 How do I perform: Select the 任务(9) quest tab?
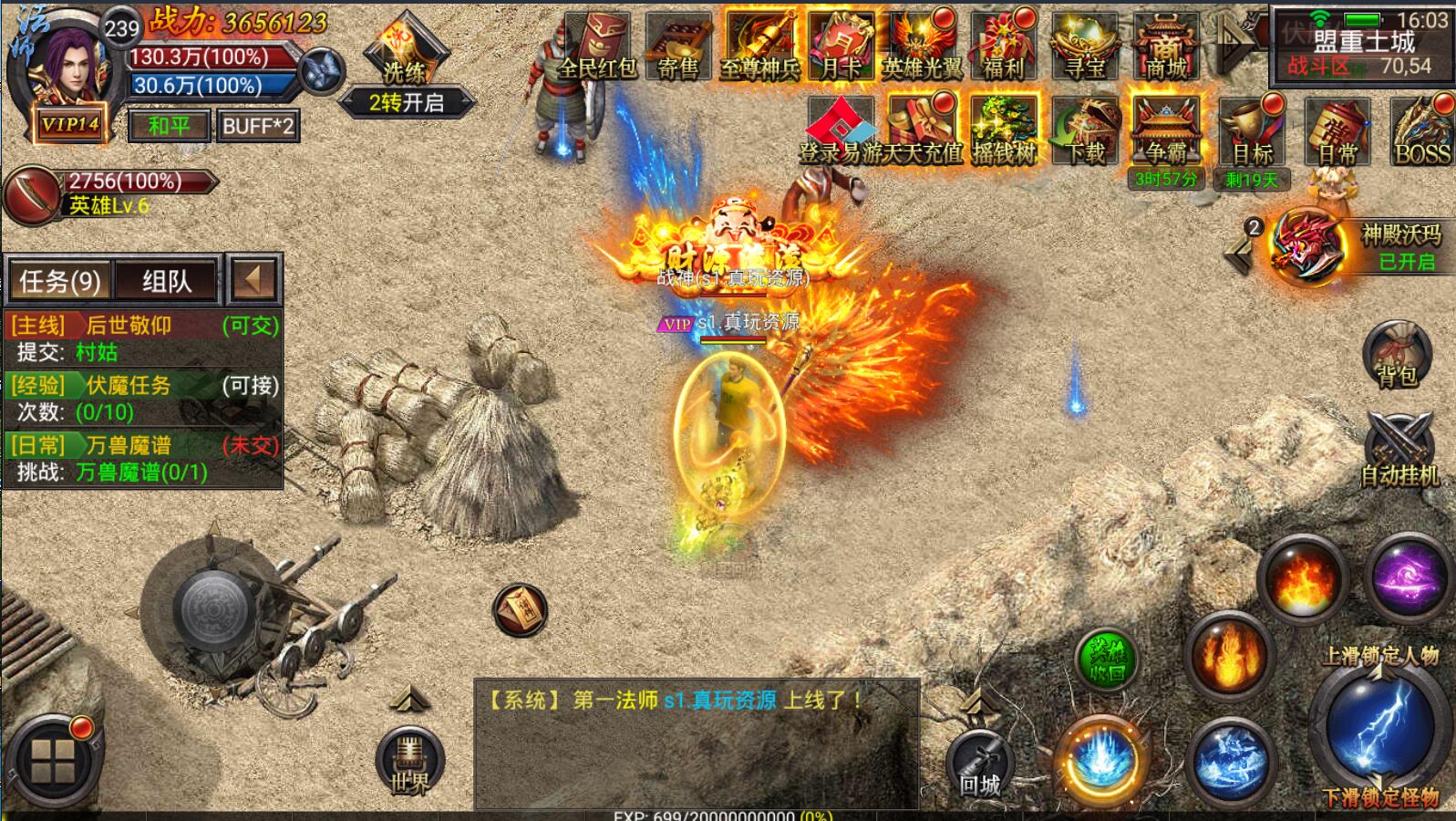click(x=60, y=280)
